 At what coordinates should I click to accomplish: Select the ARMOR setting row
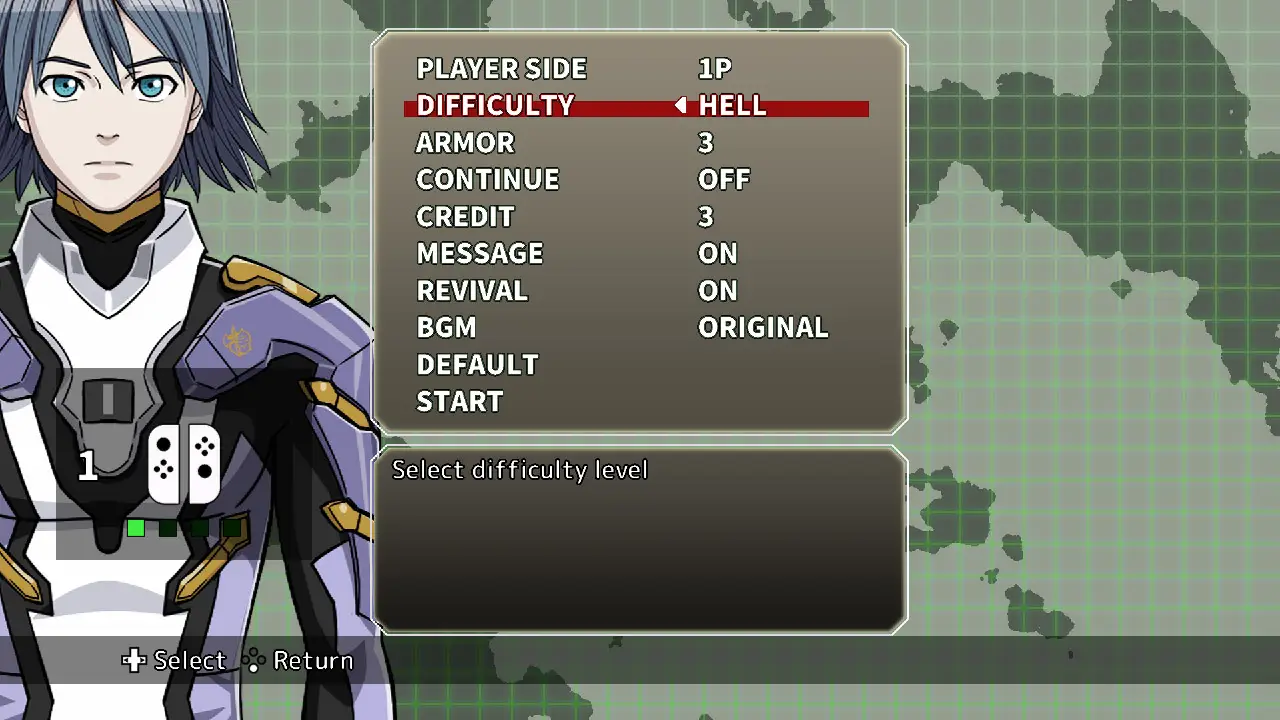pyautogui.click(x=465, y=142)
